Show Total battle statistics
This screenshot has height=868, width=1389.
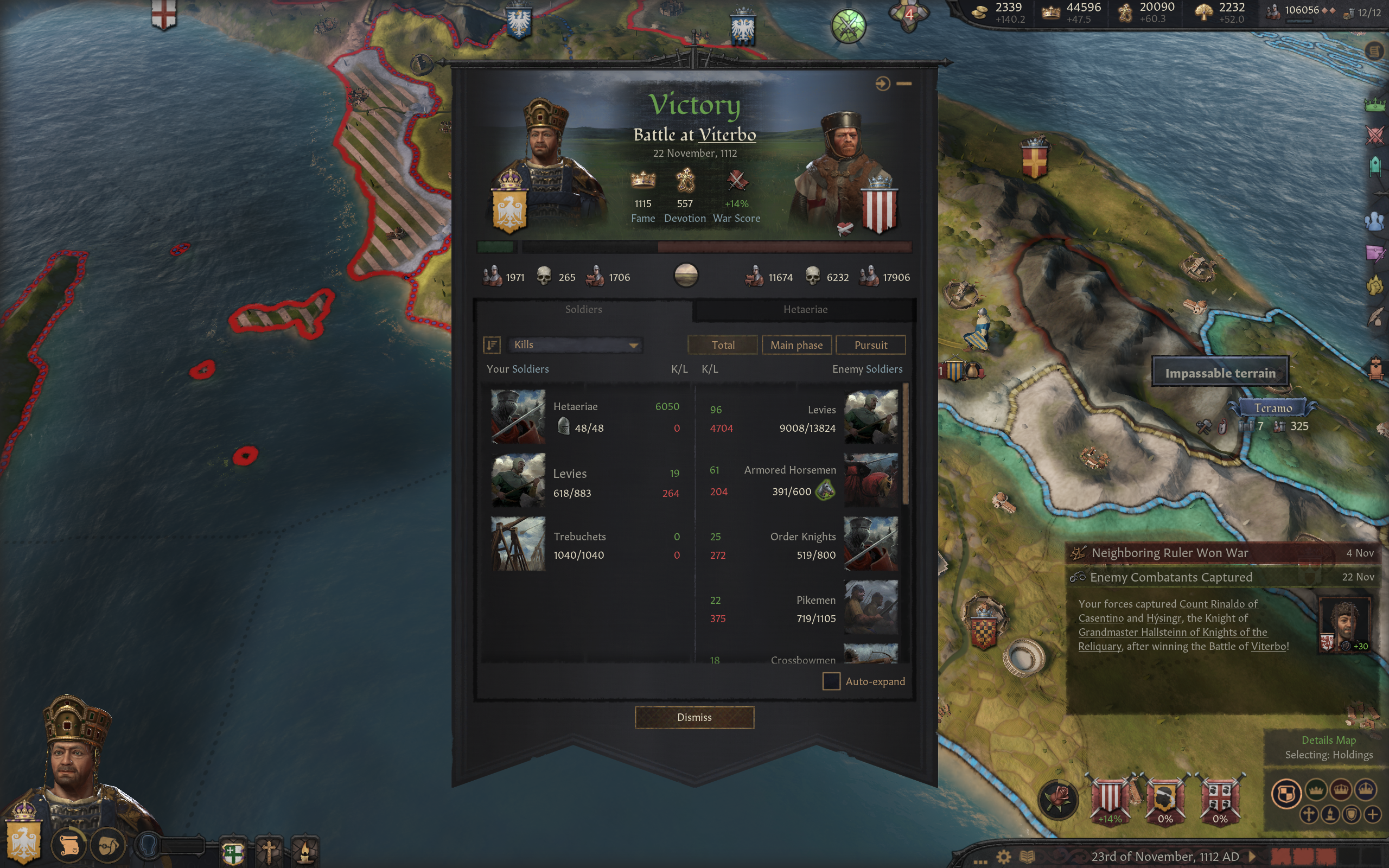coord(723,345)
